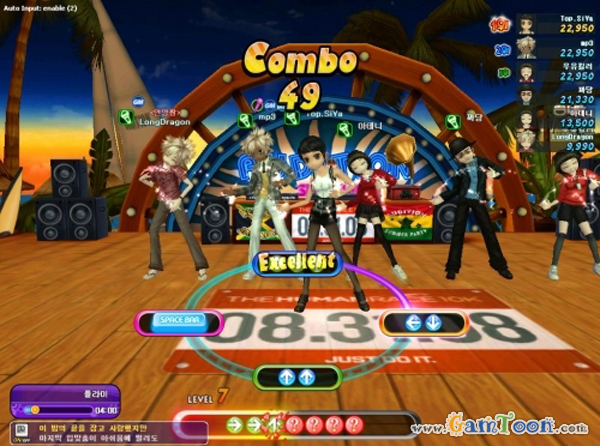
Task: Click the SPACE BAR beat button
Action: pos(180,322)
